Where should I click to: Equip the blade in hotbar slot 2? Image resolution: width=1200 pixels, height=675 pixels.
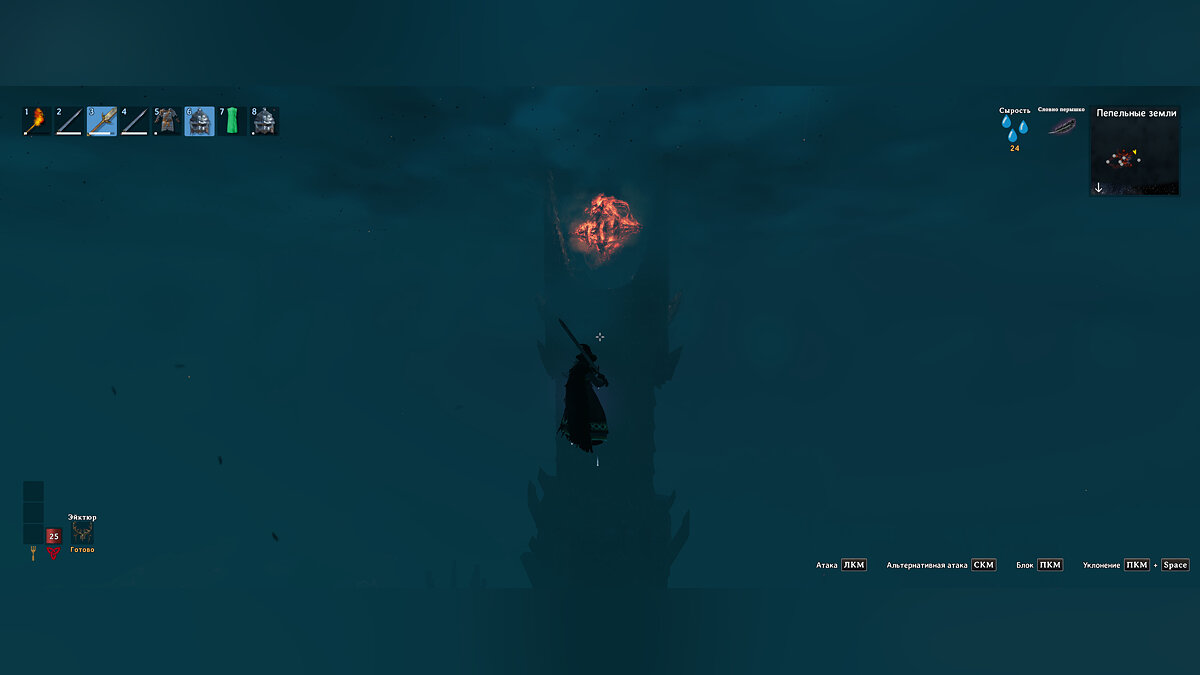click(x=69, y=121)
